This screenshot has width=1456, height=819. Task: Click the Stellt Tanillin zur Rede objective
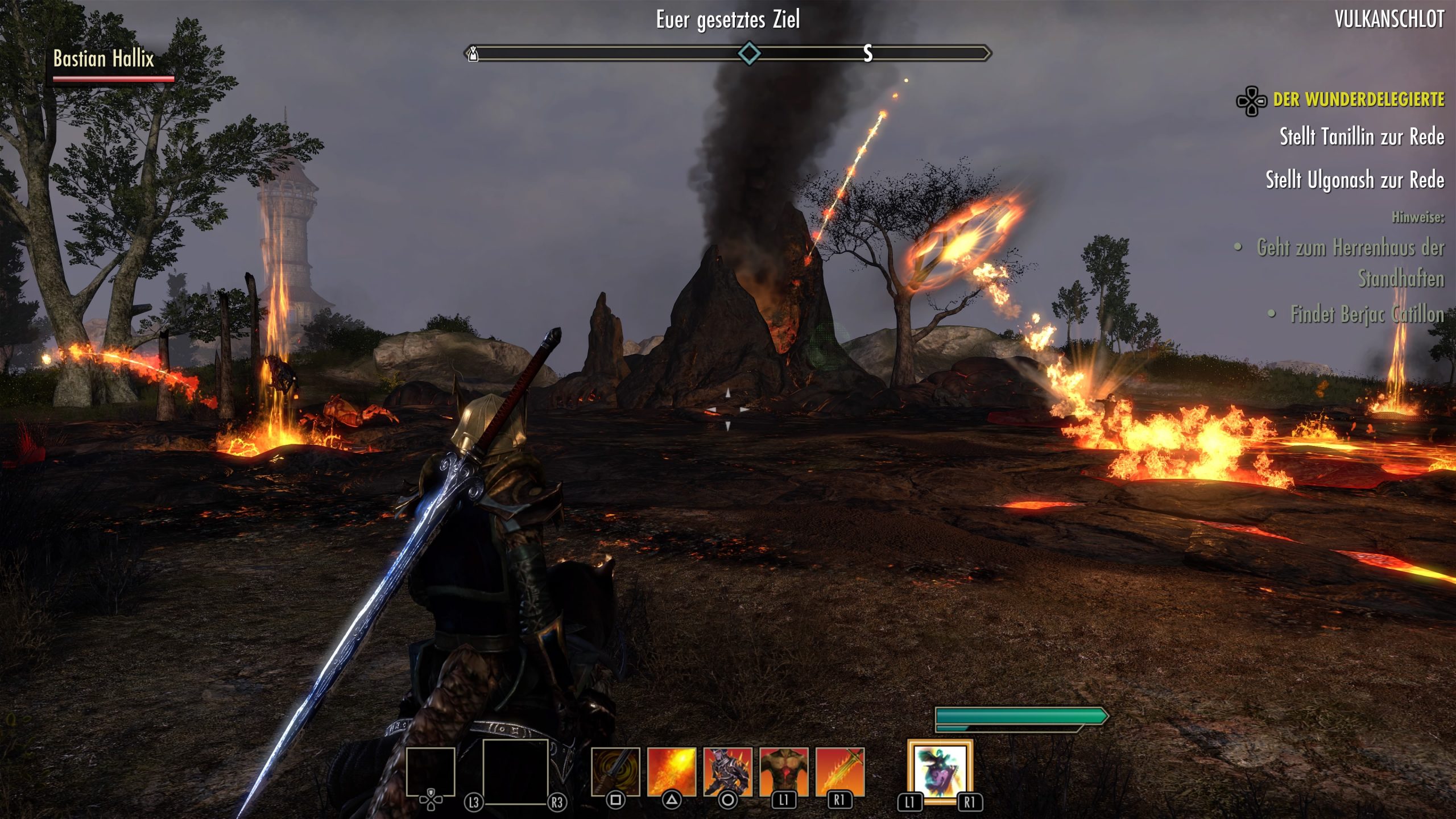[1362, 137]
